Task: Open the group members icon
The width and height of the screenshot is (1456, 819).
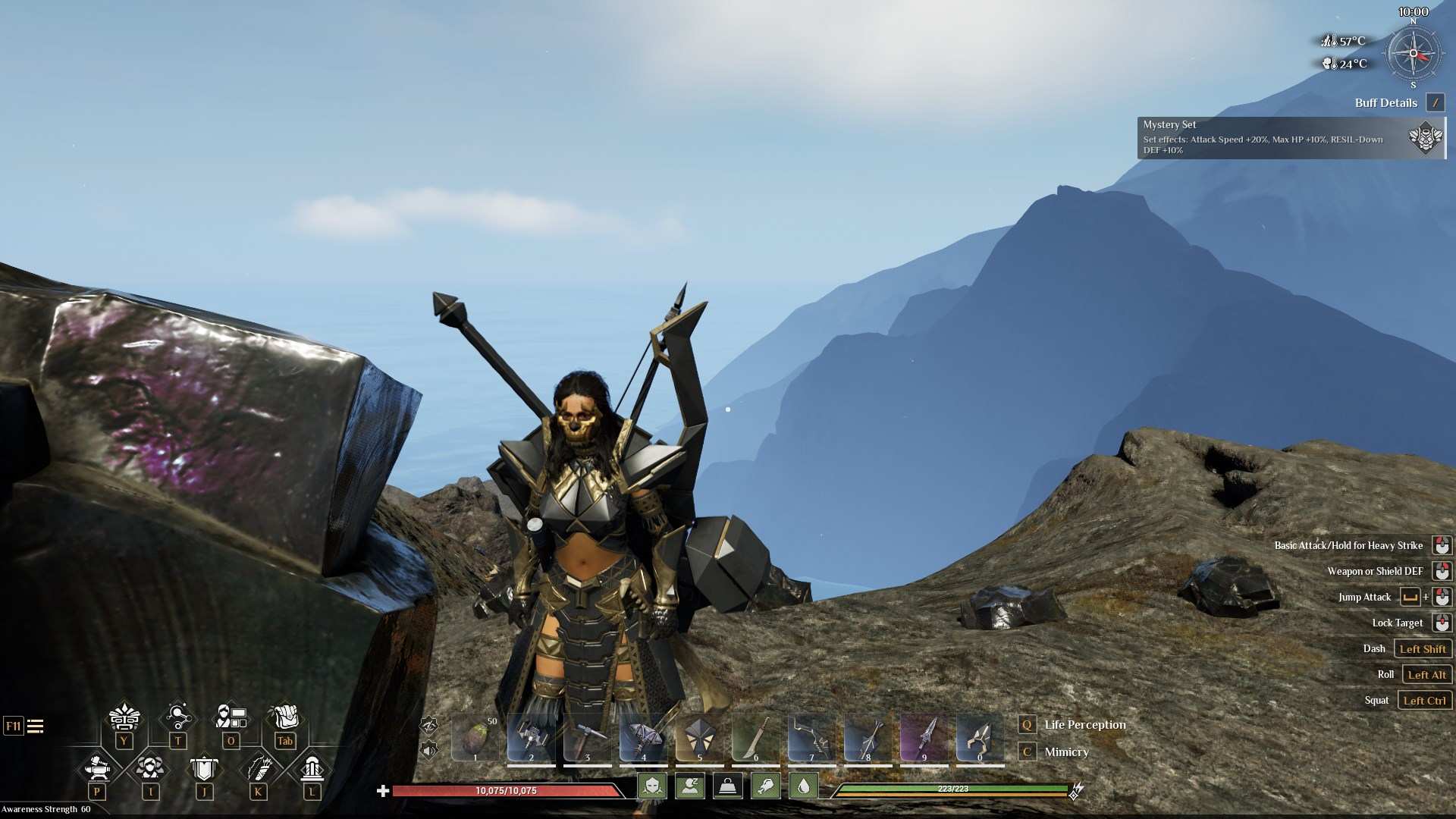Action: point(150,768)
